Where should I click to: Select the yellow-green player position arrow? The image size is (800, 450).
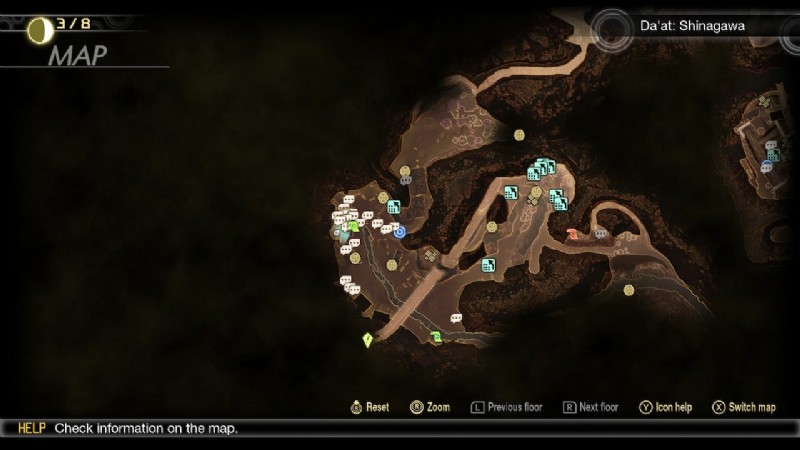pos(368,340)
